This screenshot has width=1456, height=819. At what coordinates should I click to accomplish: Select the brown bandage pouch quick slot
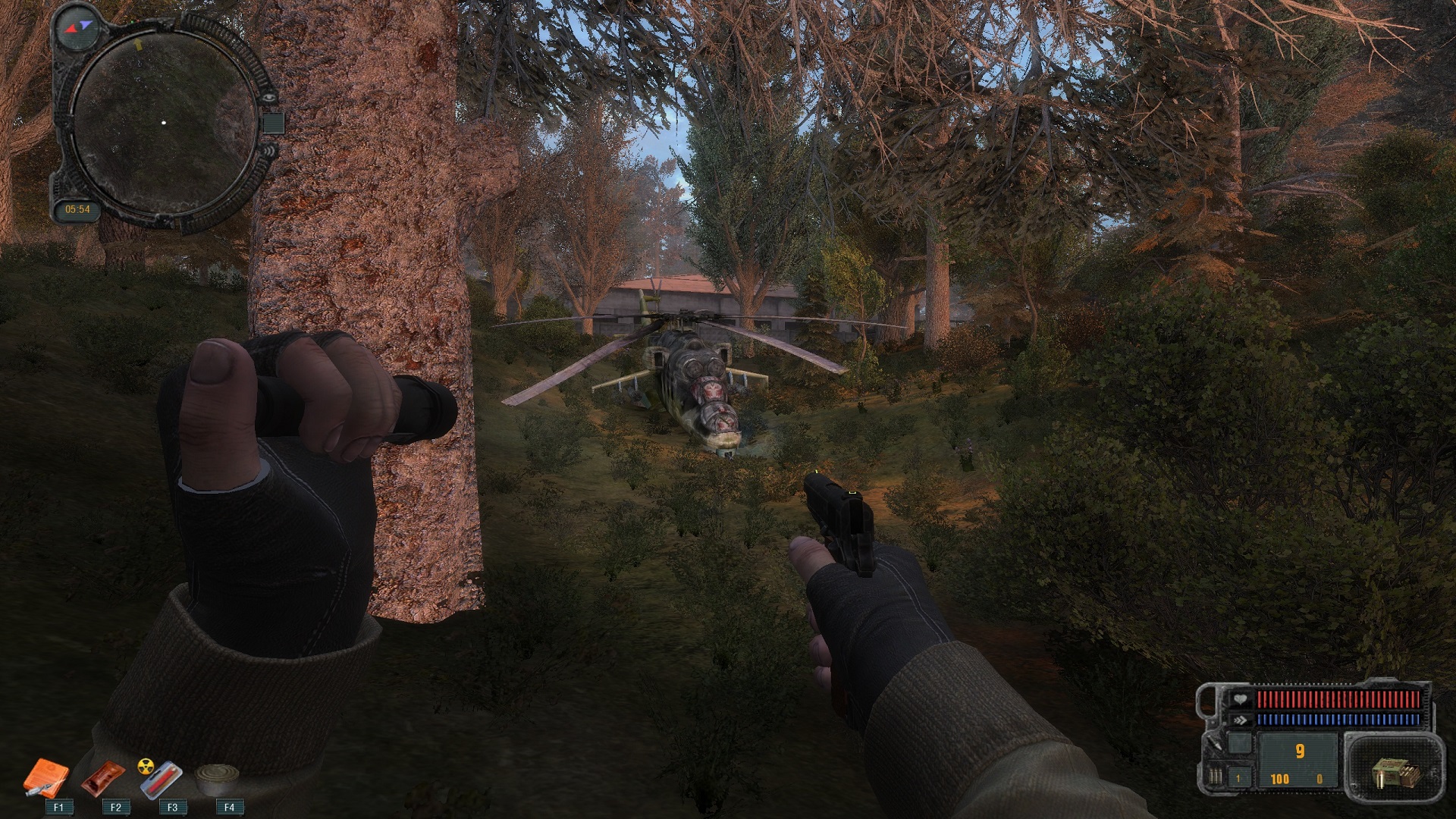pos(102,778)
